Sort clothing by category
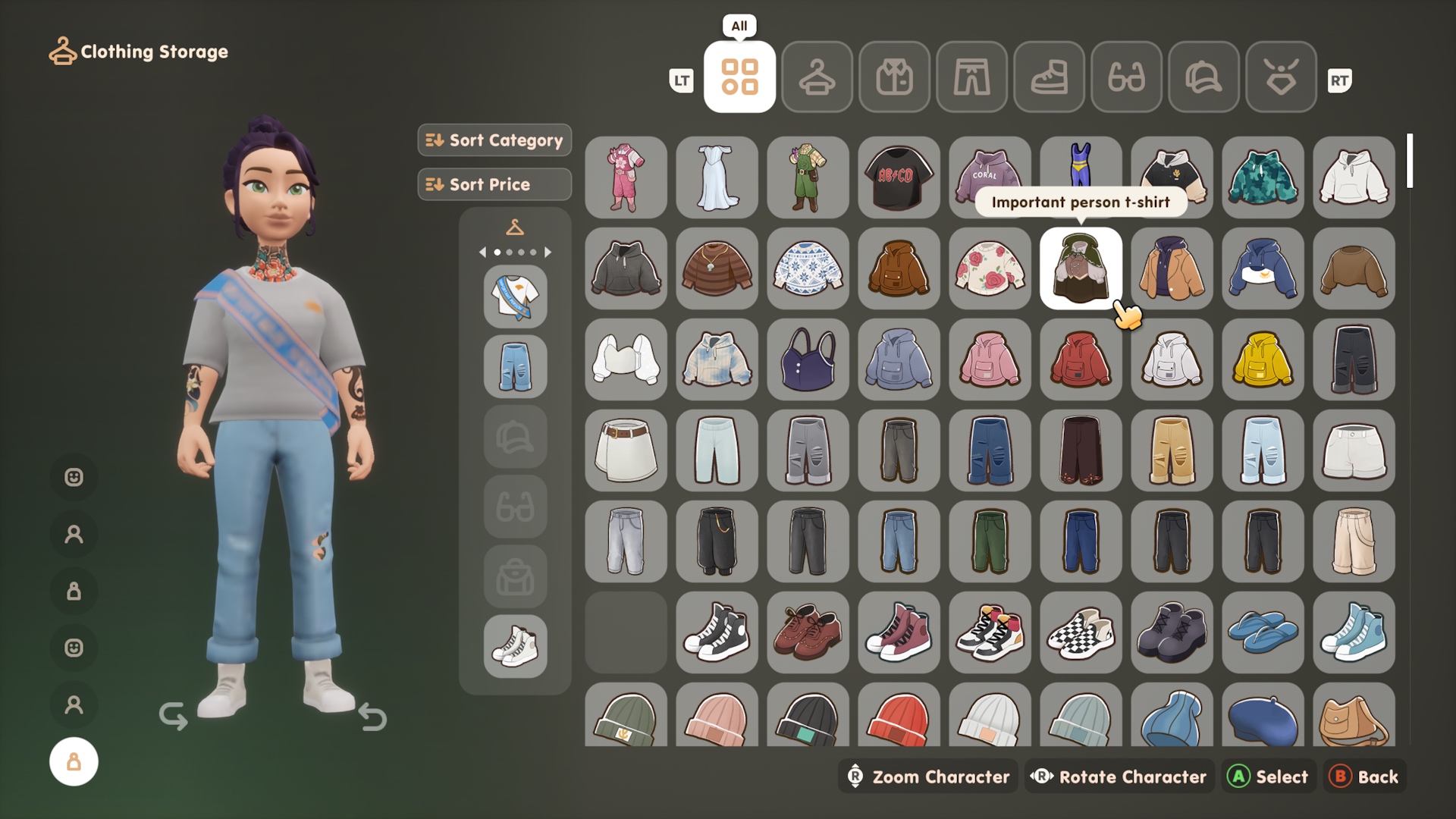 pyautogui.click(x=494, y=140)
